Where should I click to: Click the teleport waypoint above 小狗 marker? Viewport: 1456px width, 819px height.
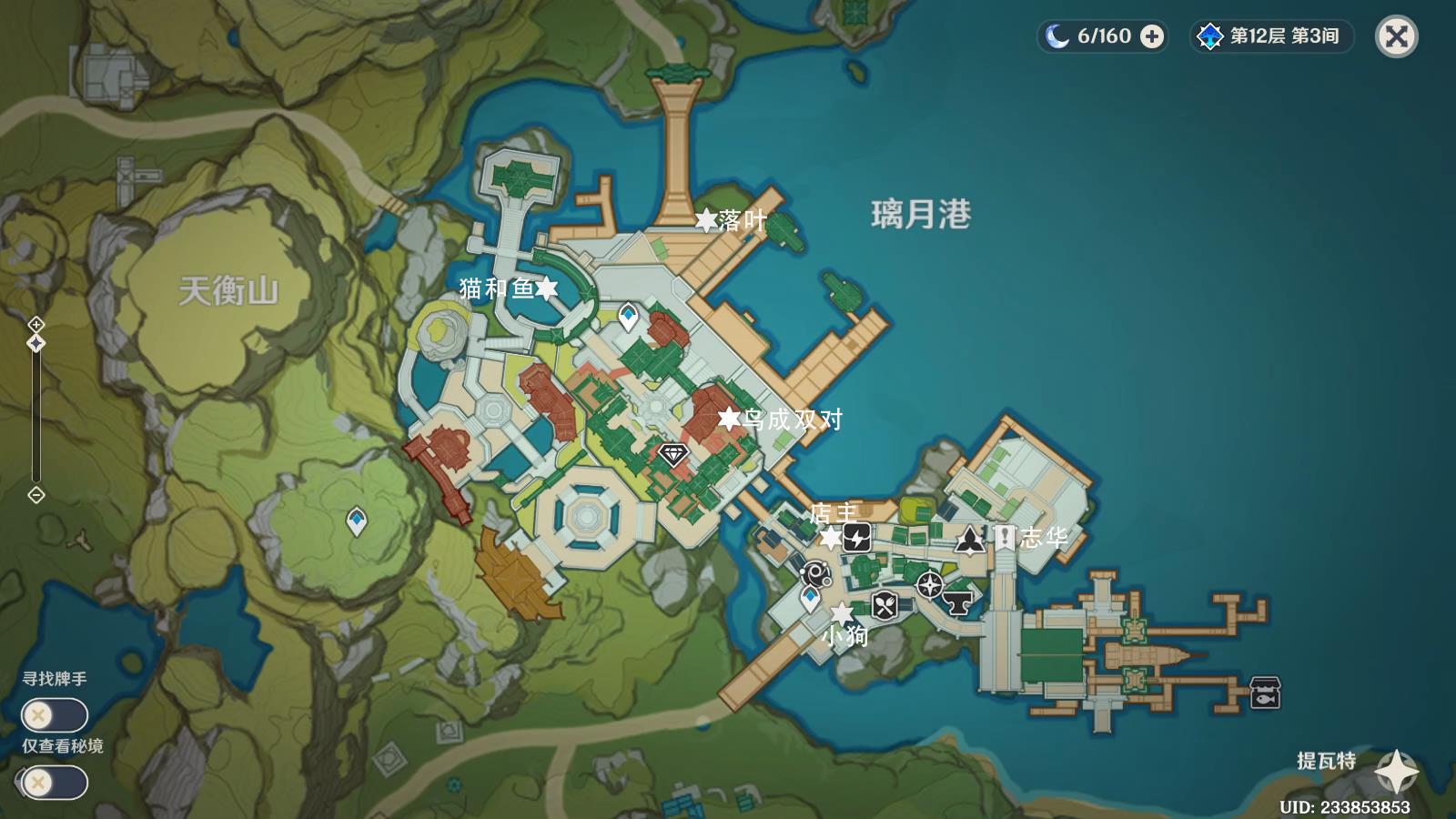click(x=810, y=598)
